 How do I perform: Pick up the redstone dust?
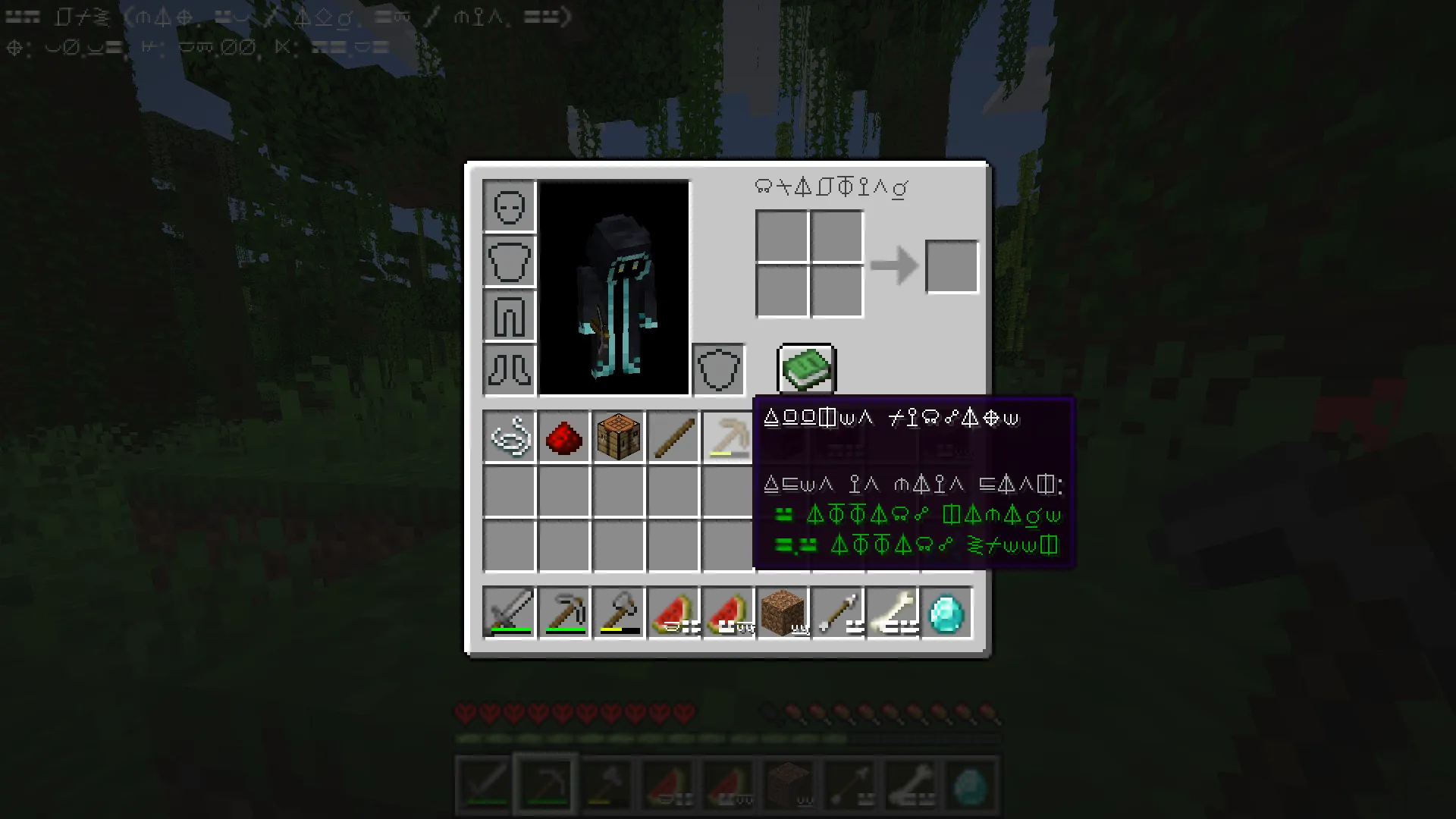[x=564, y=436]
